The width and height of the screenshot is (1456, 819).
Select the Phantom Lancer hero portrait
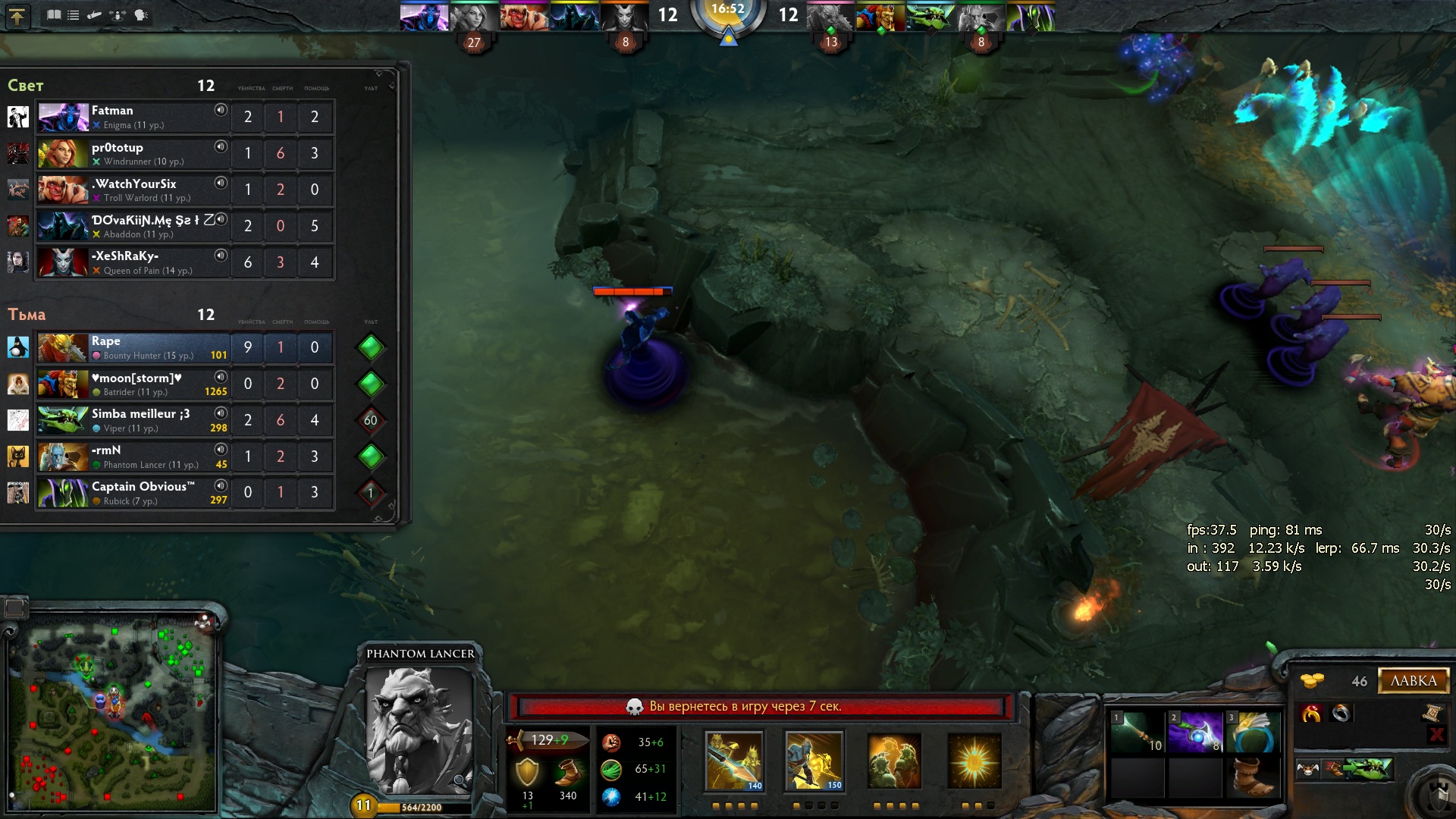(419, 730)
